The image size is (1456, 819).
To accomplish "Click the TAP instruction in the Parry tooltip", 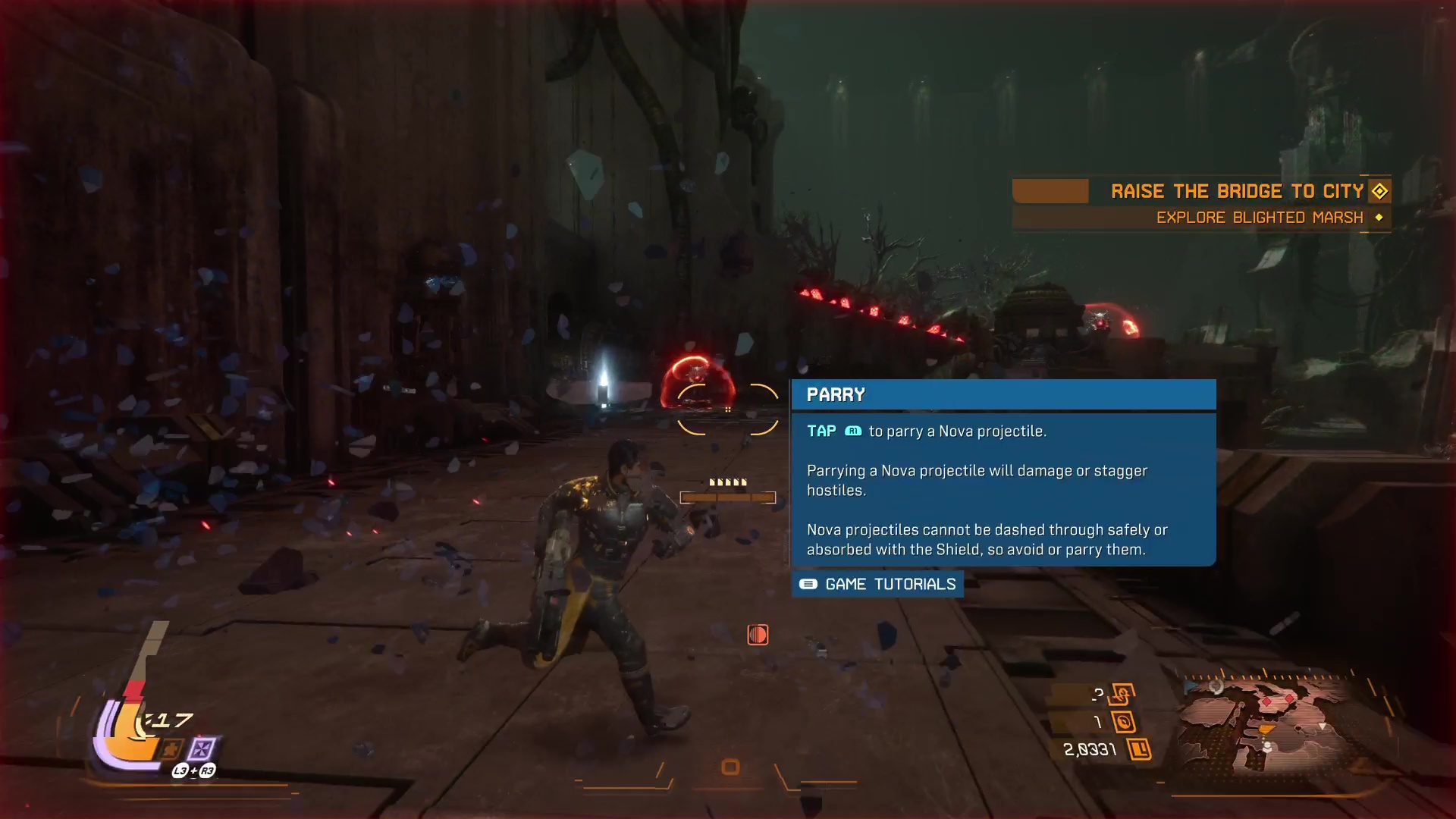I will click(821, 430).
